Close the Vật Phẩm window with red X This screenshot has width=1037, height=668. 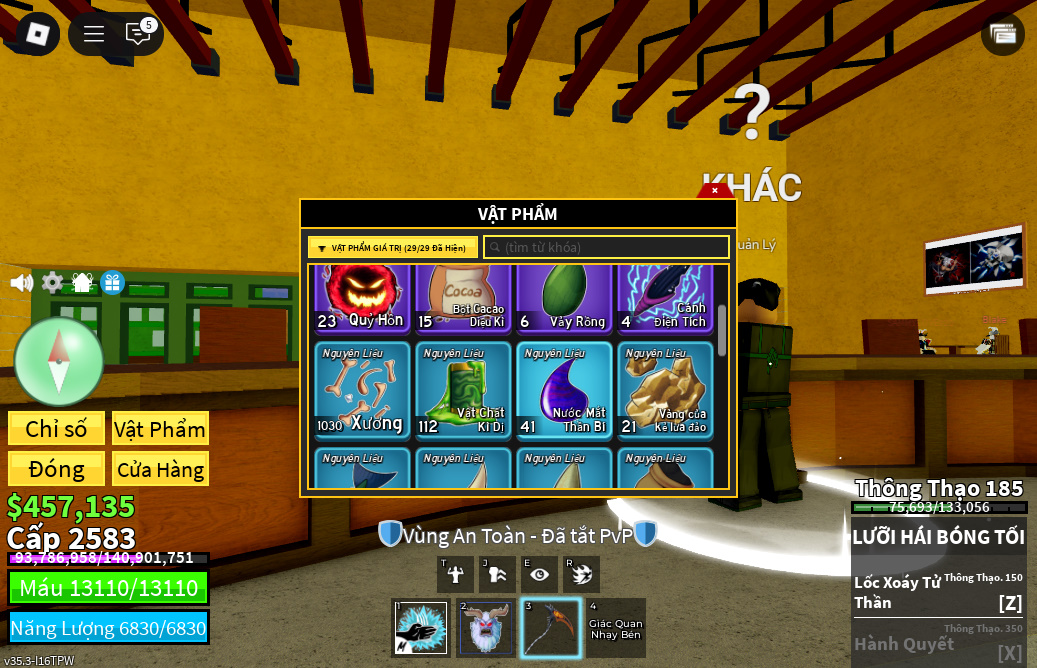click(x=714, y=190)
